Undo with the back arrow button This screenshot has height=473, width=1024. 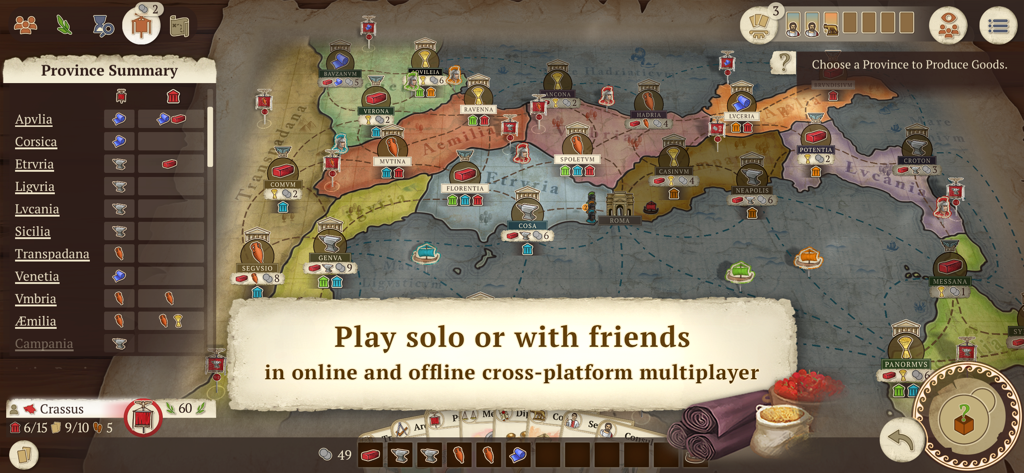pyautogui.click(x=899, y=438)
